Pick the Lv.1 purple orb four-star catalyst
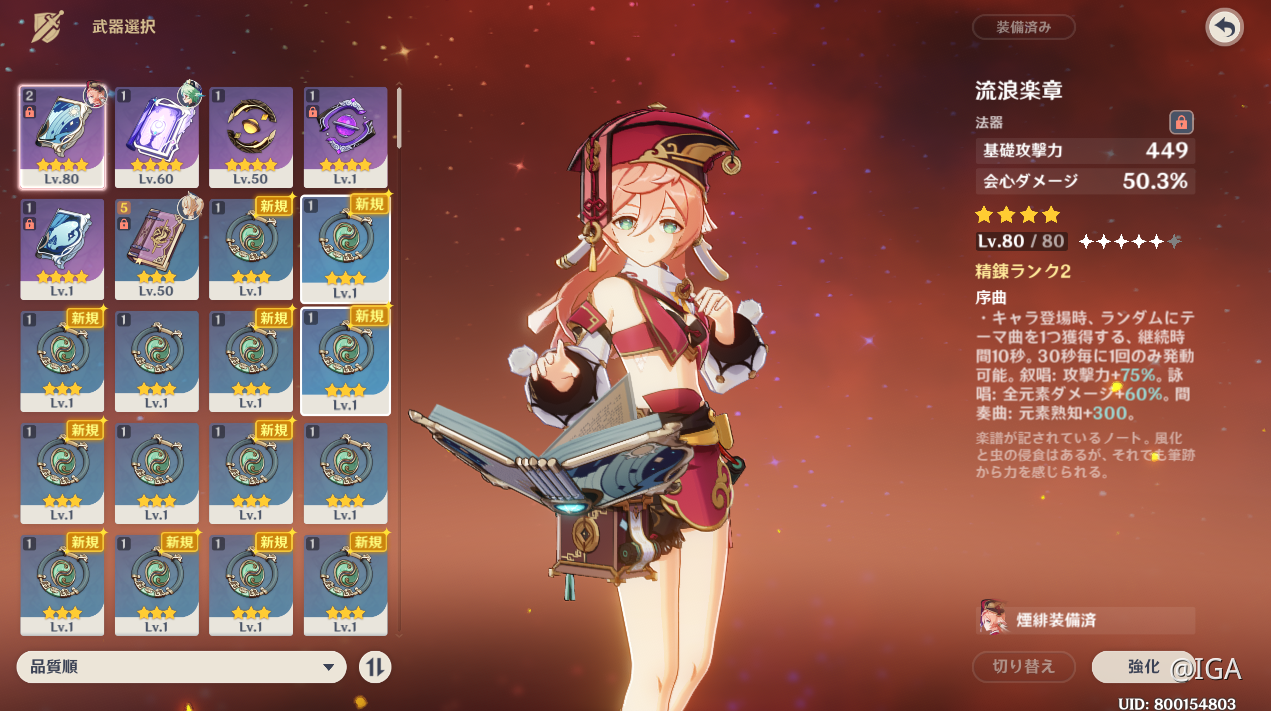This screenshot has width=1271, height=711. tap(345, 136)
